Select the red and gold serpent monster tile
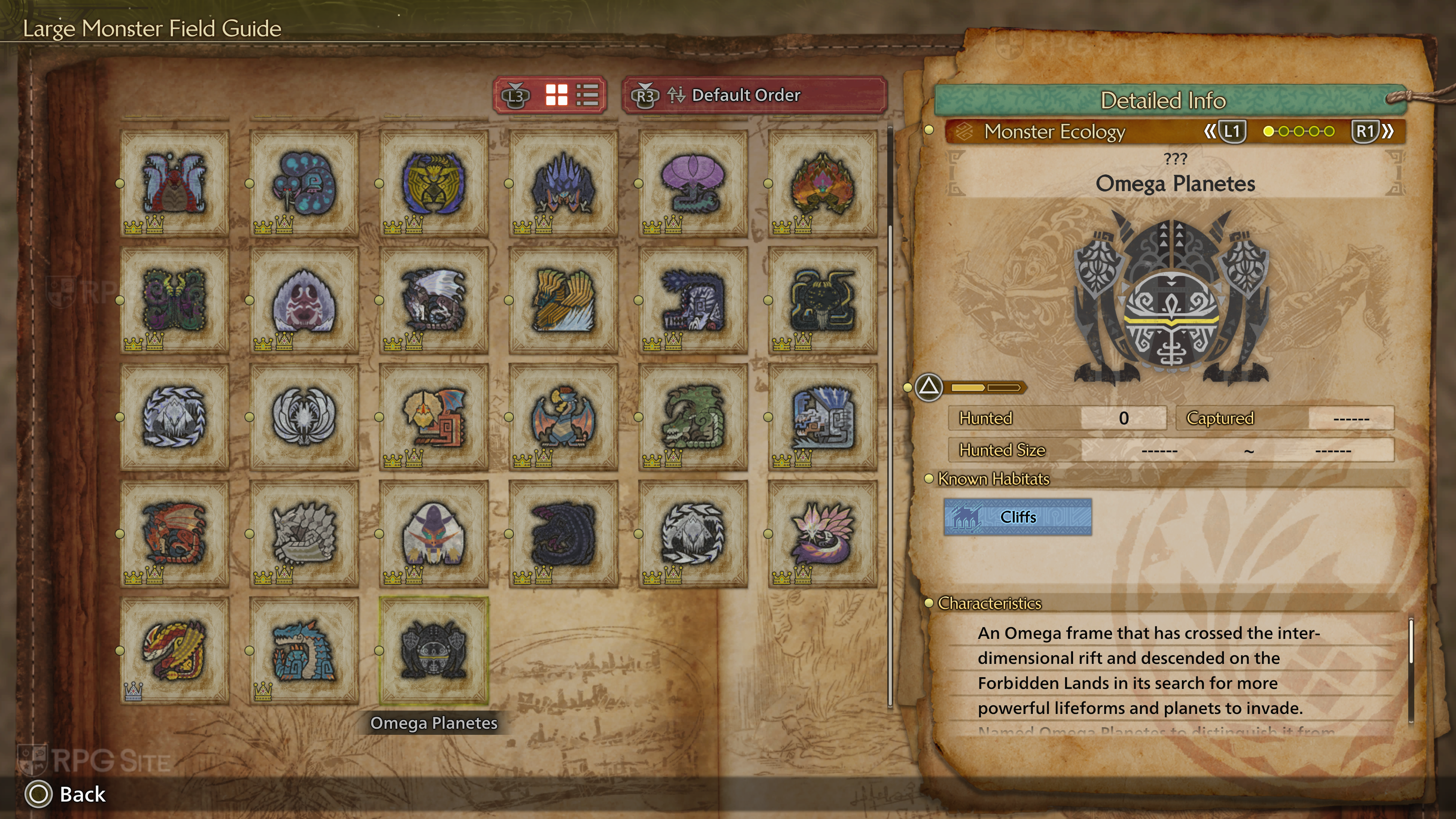 pos(175,651)
